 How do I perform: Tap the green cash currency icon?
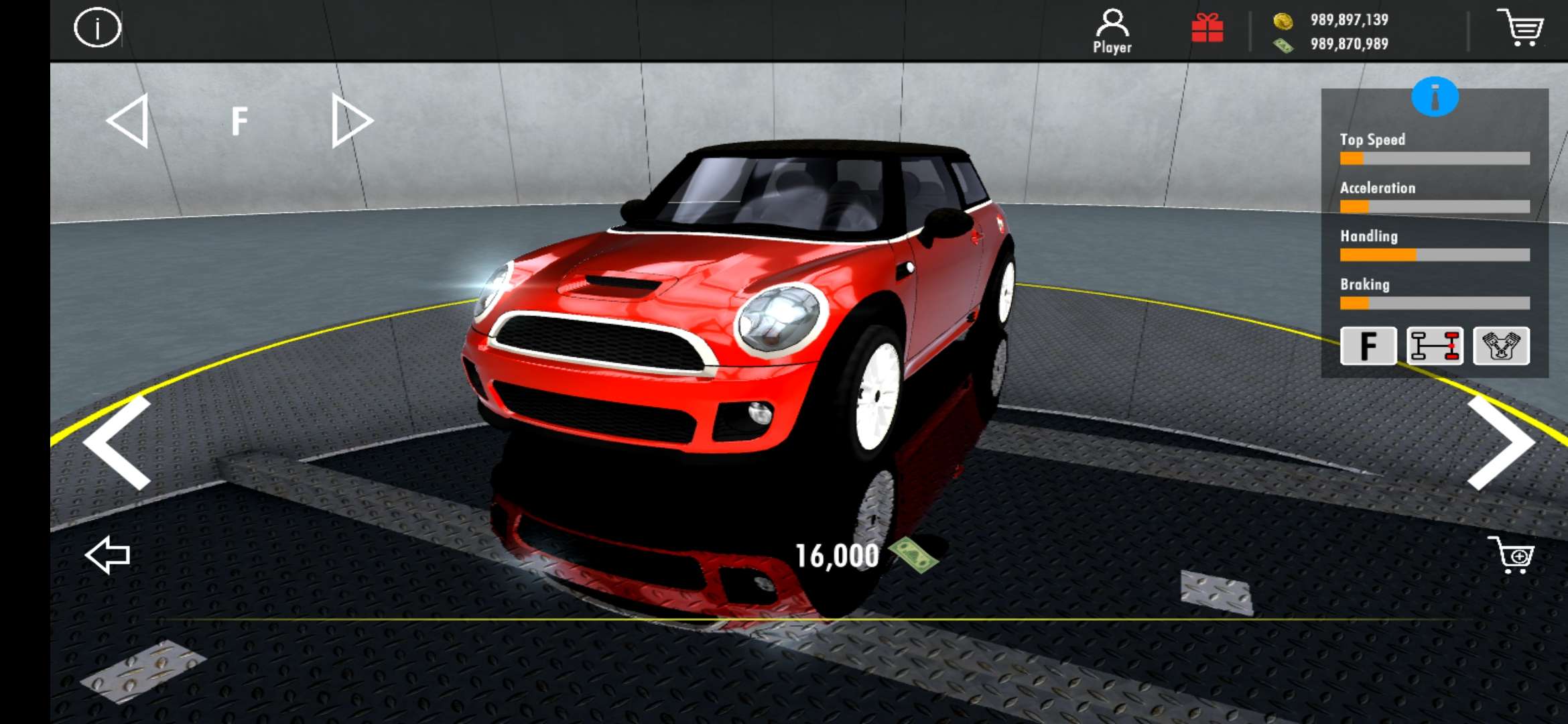pyautogui.click(x=1285, y=44)
